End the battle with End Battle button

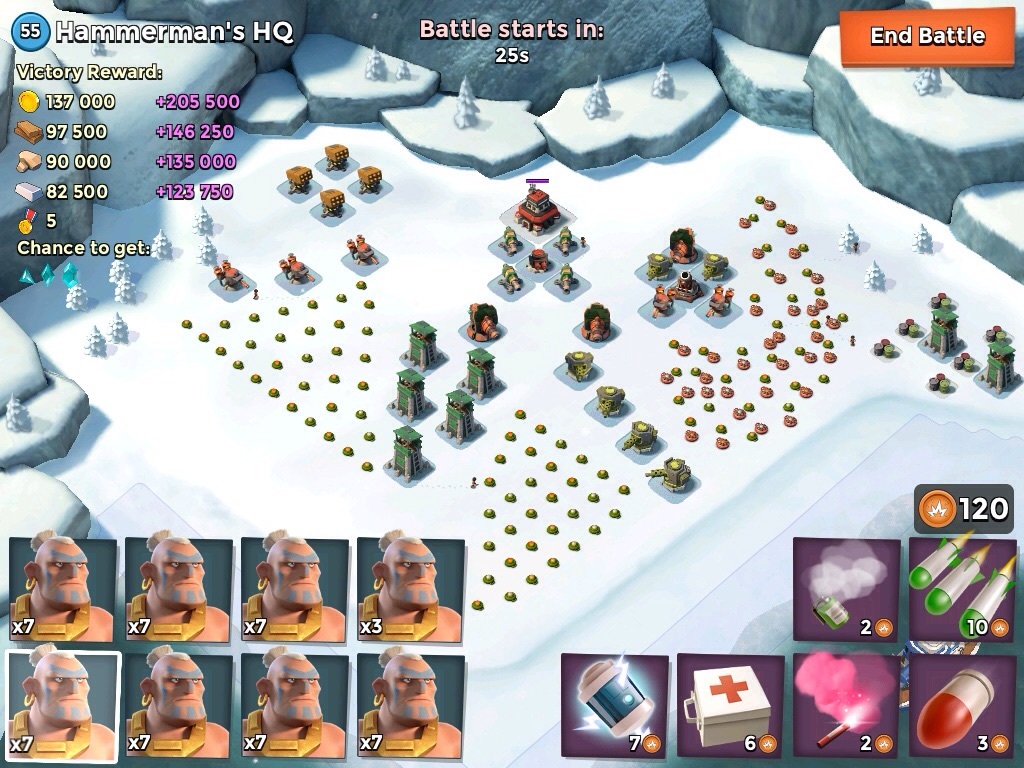(x=927, y=37)
